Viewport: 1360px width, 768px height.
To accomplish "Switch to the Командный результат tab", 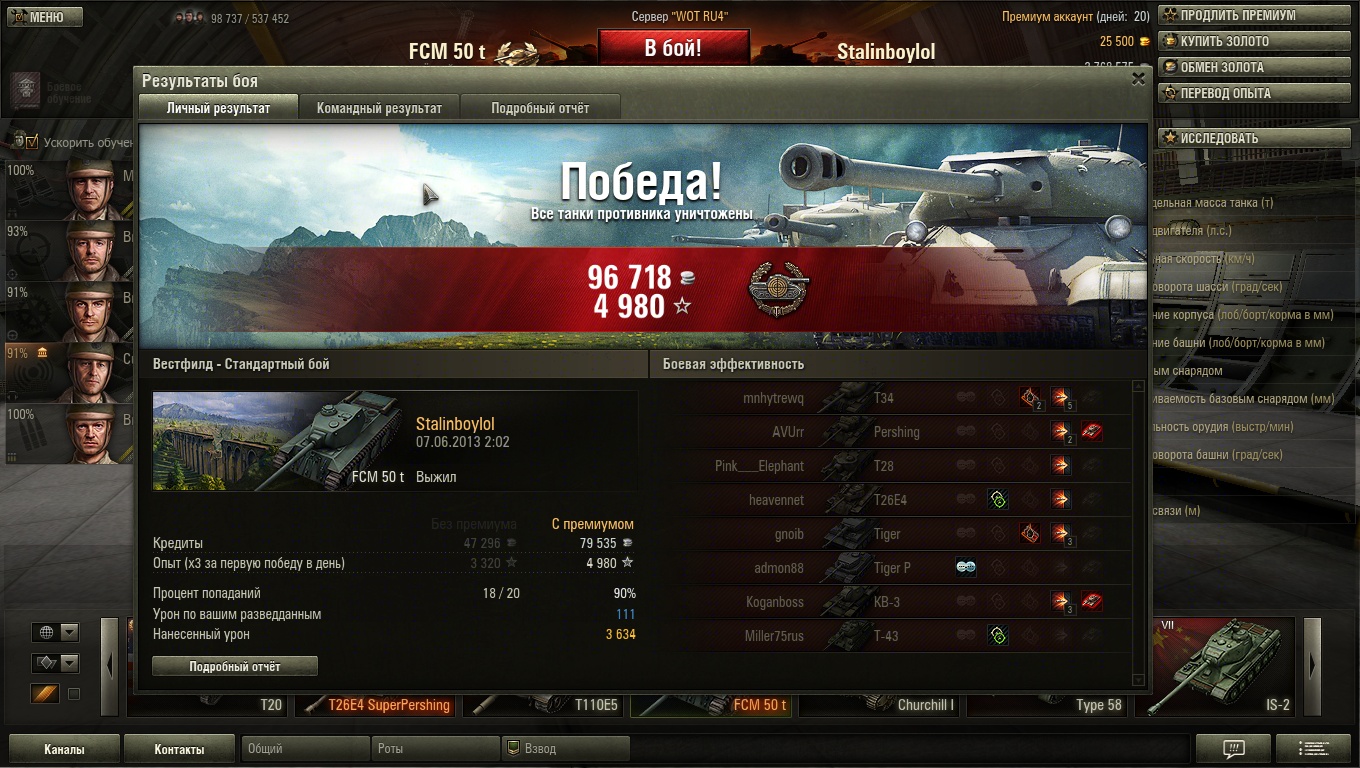I will 379,108.
